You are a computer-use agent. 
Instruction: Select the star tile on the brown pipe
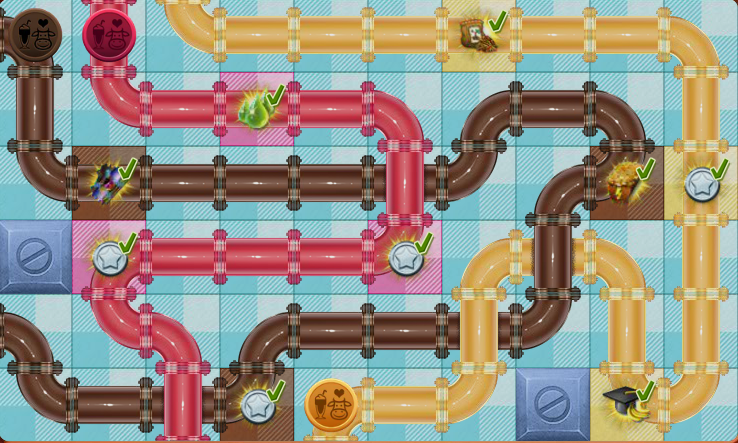(x=256, y=405)
